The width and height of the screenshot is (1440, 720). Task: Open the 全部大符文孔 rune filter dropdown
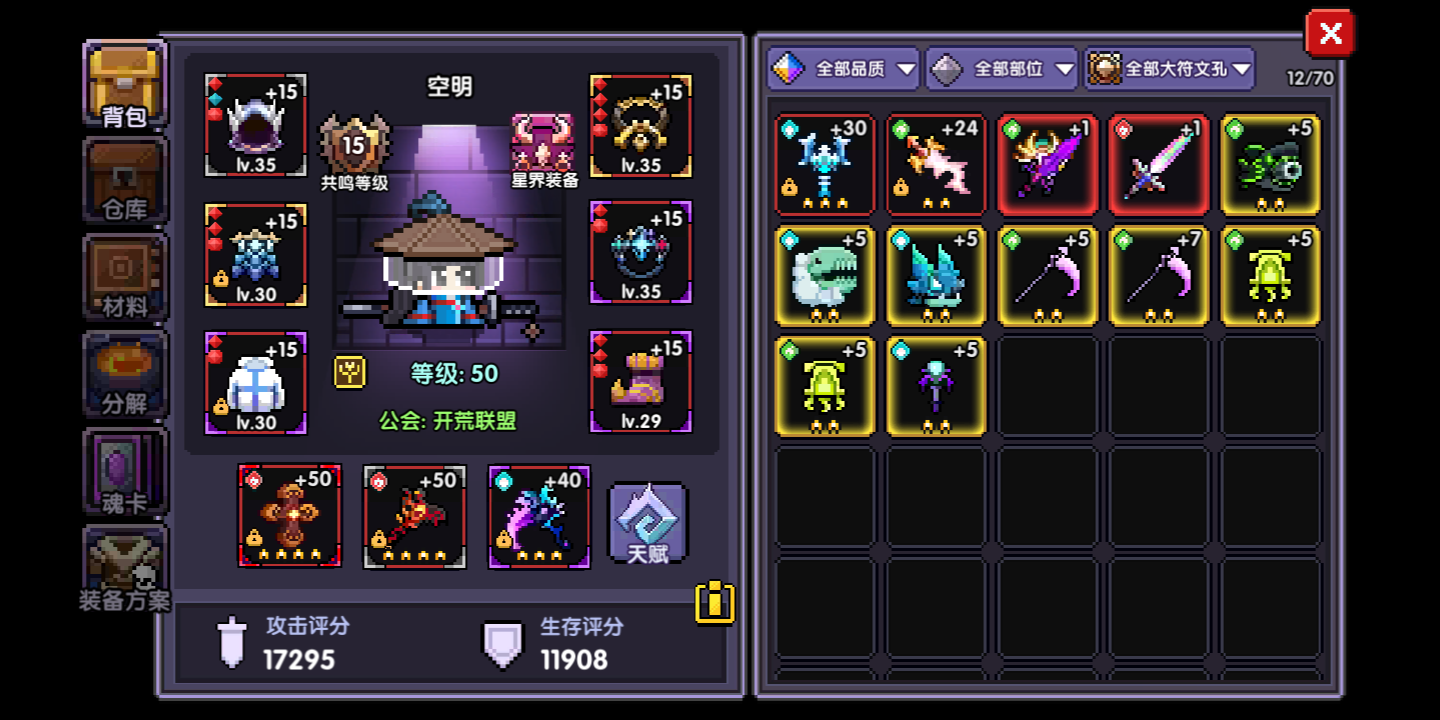(x=1170, y=69)
